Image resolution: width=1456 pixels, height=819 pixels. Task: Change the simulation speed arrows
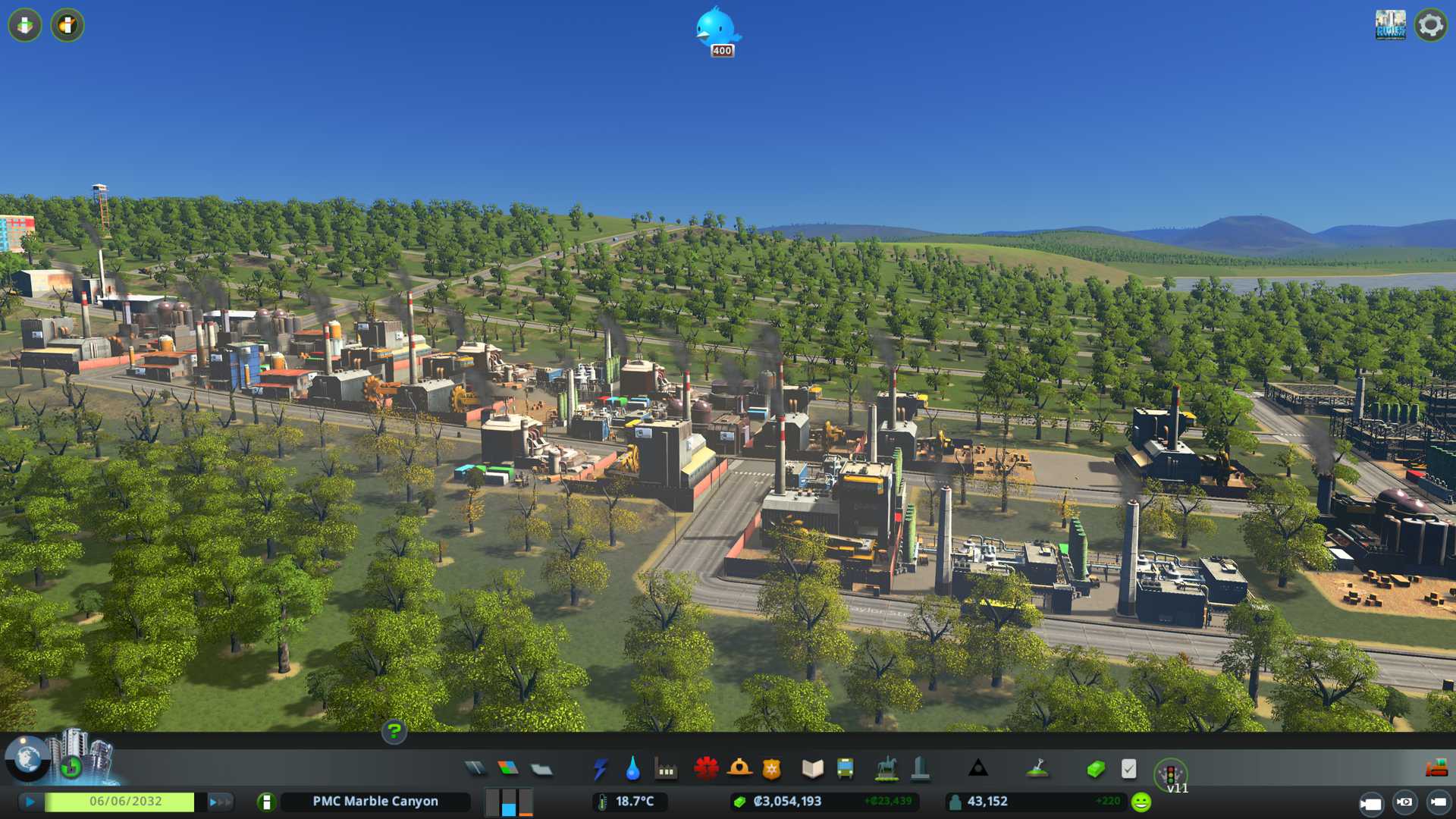point(220,802)
